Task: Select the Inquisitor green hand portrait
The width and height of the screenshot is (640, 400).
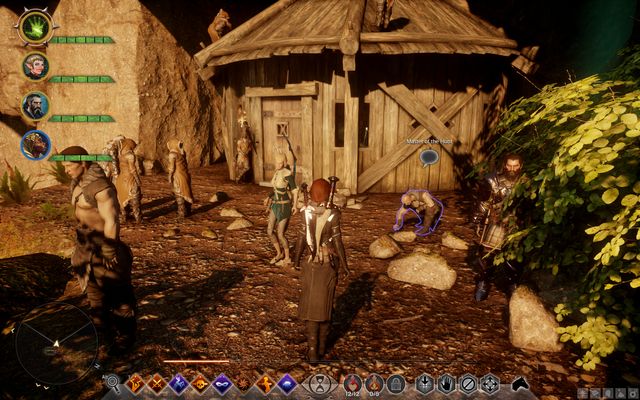Action: click(x=33, y=27)
